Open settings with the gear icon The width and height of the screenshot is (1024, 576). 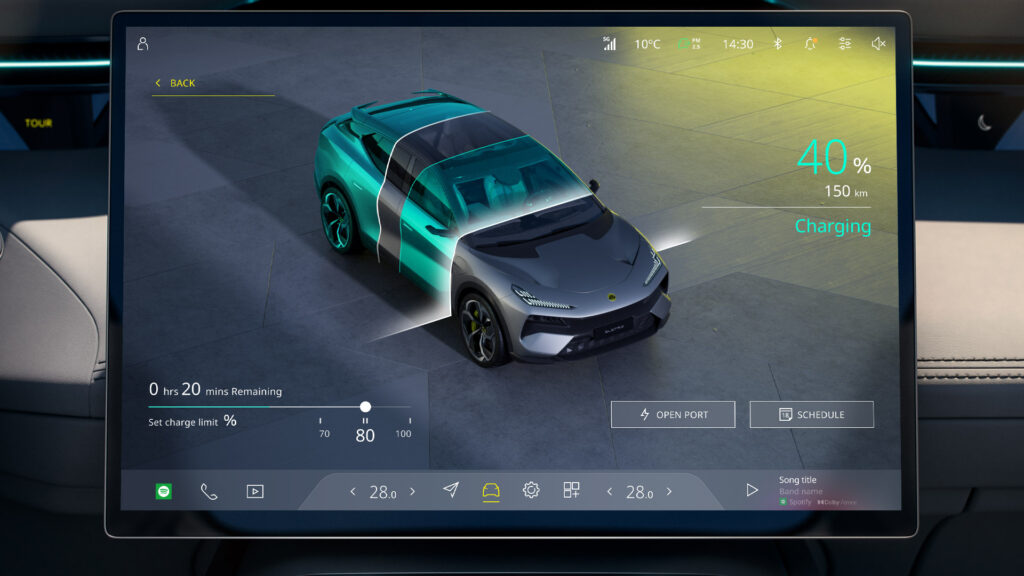coord(531,490)
